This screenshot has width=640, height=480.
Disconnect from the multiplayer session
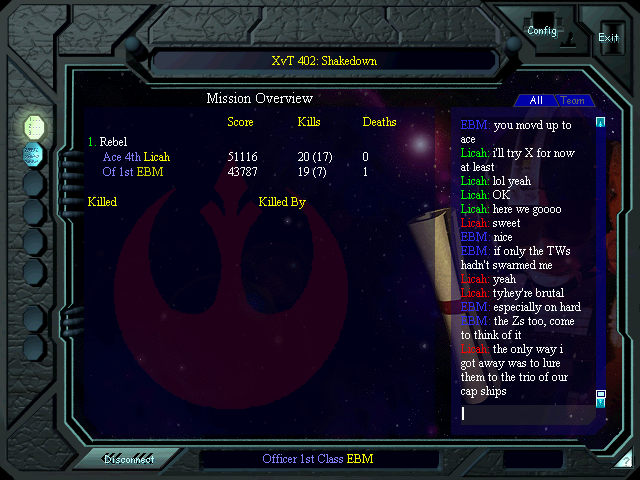click(x=129, y=459)
